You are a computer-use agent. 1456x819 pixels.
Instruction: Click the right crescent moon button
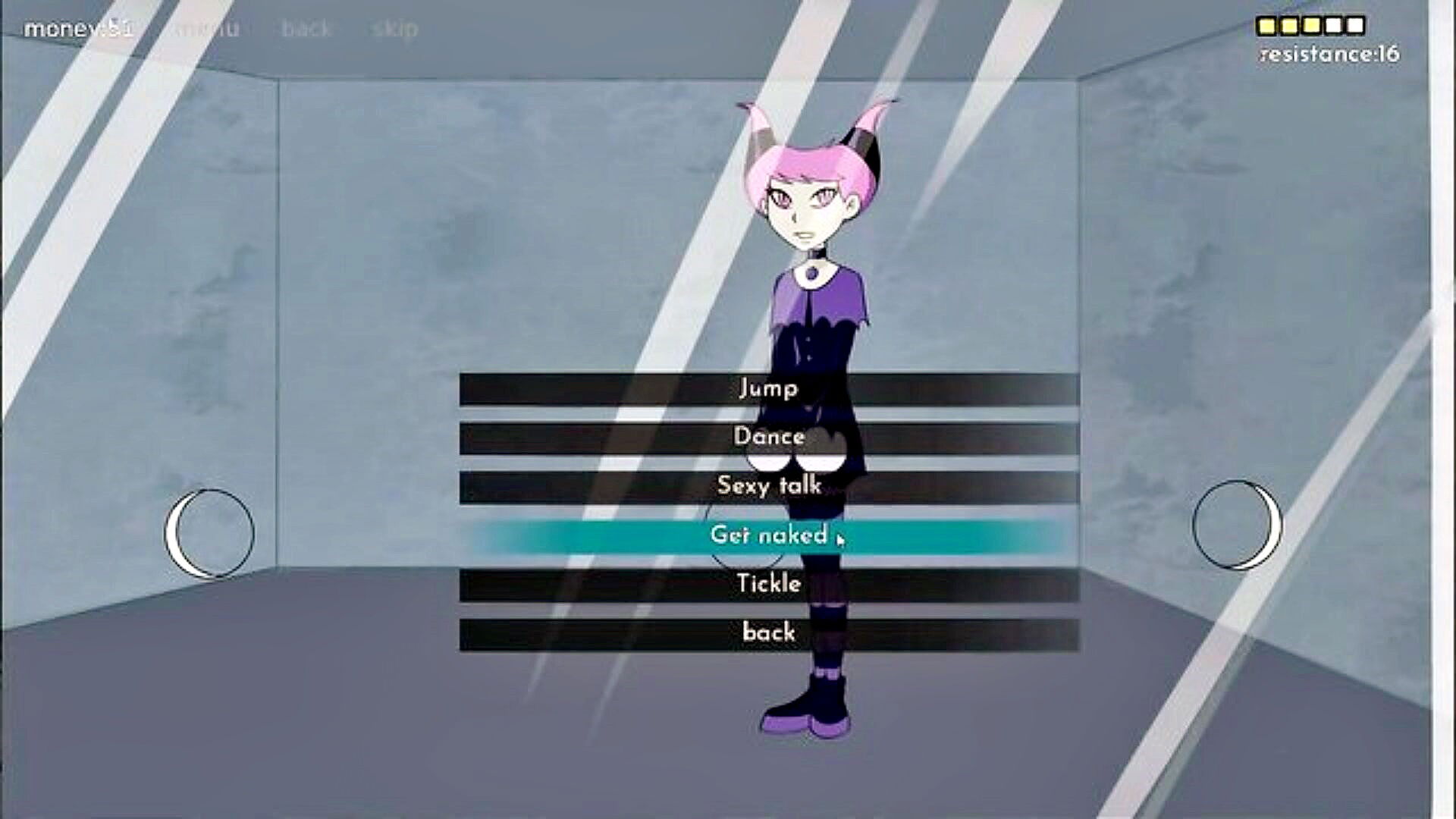click(x=1237, y=525)
